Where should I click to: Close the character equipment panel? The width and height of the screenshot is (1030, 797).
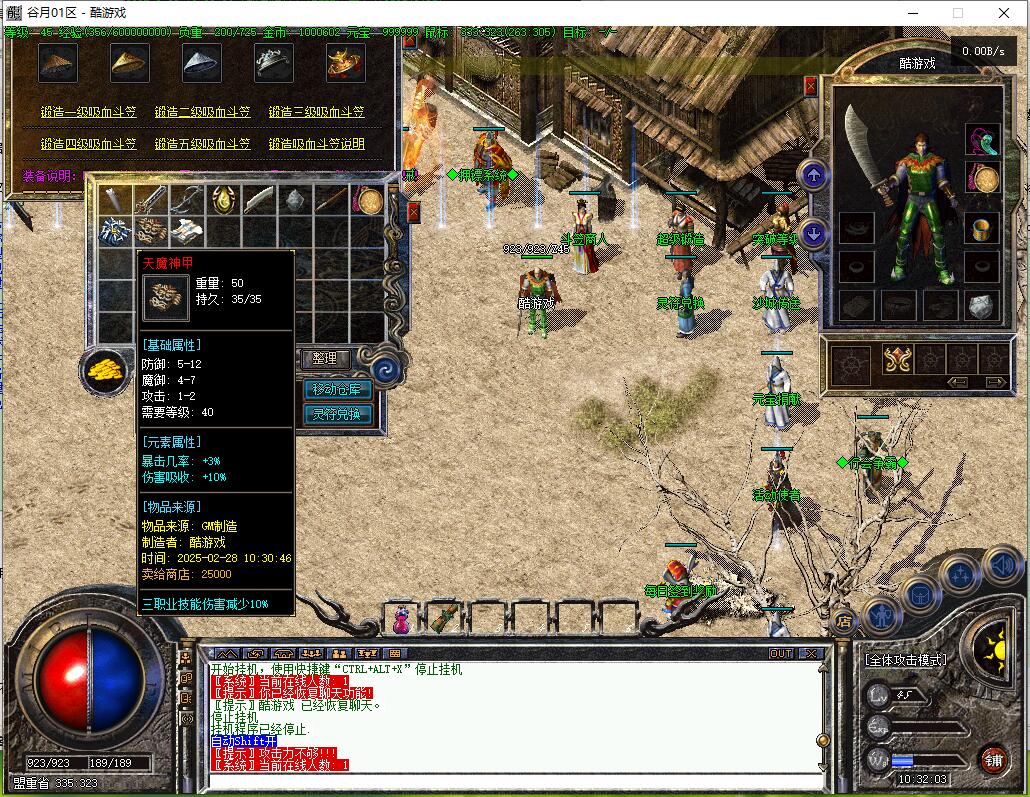tap(810, 86)
